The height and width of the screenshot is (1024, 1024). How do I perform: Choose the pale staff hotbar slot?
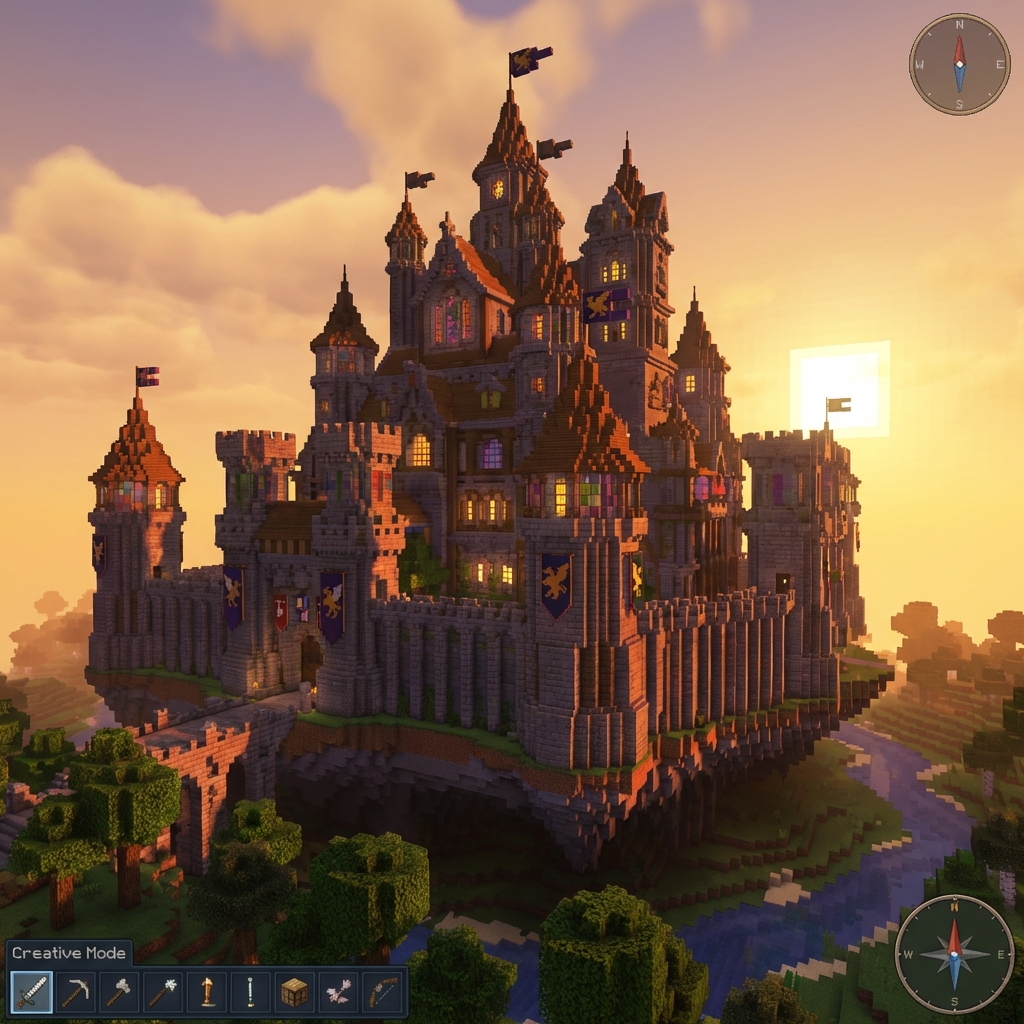[x=250, y=992]
